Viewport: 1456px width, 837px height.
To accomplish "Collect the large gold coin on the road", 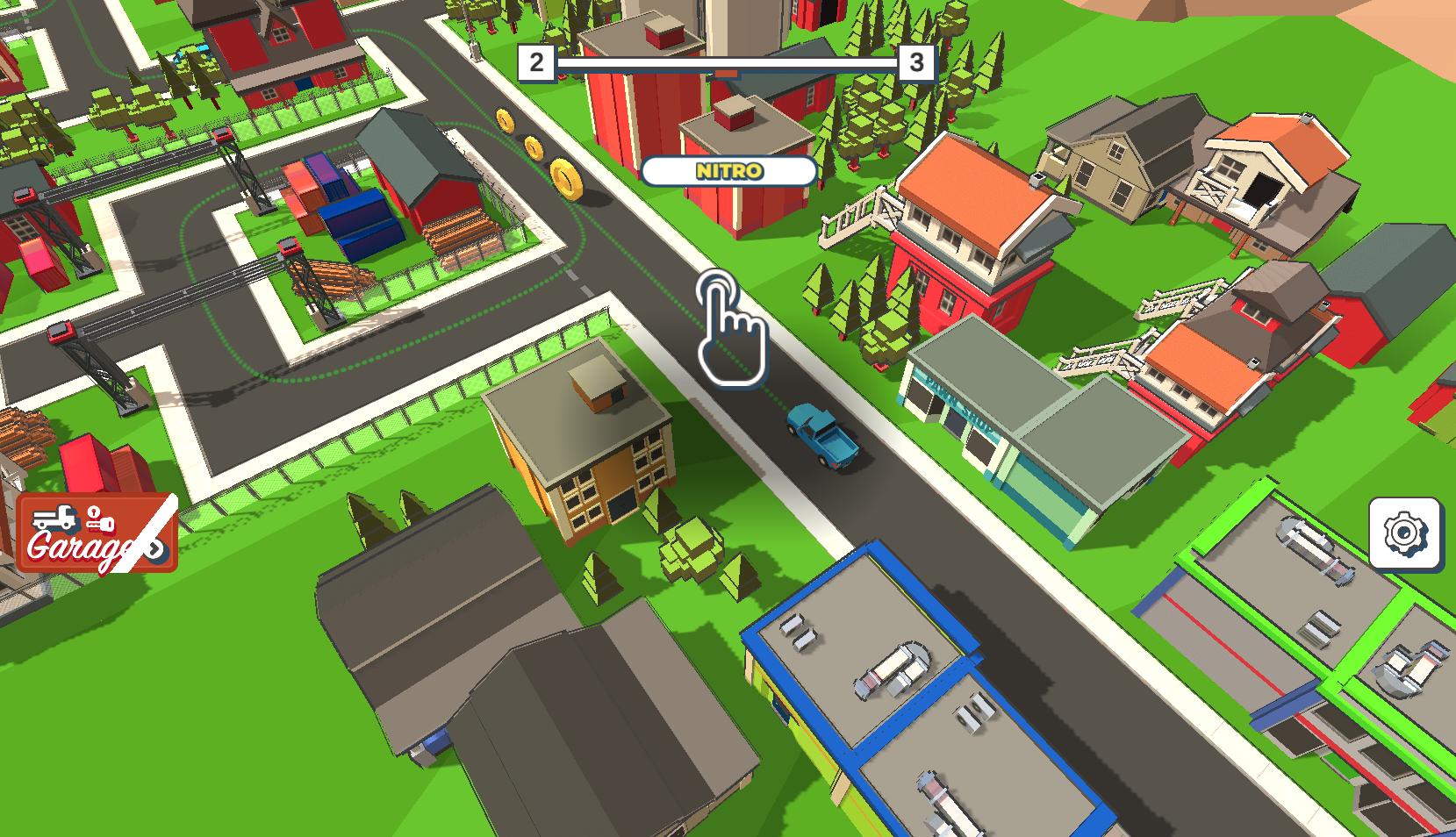I will pos(567,176).
